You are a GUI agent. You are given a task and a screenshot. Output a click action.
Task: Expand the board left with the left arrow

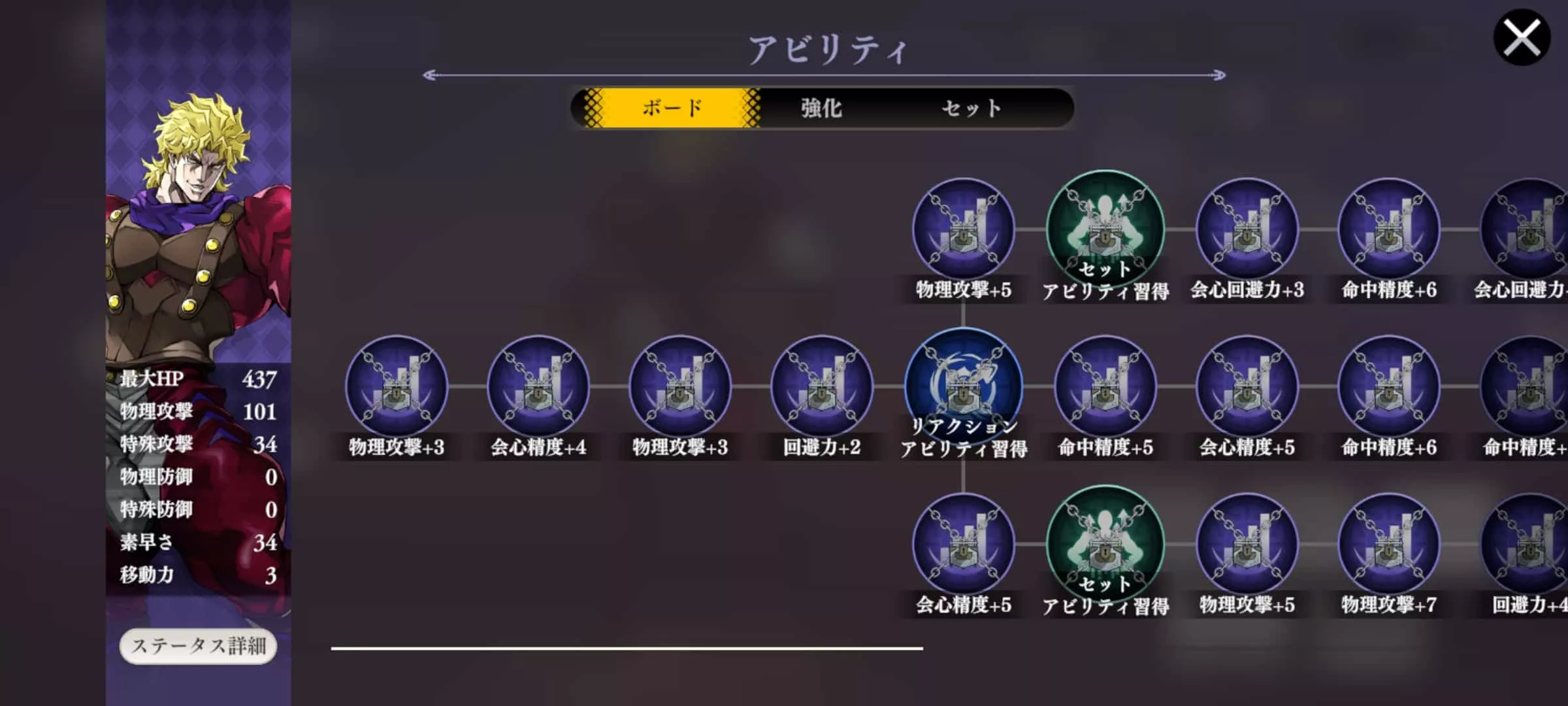pos(429,74)
